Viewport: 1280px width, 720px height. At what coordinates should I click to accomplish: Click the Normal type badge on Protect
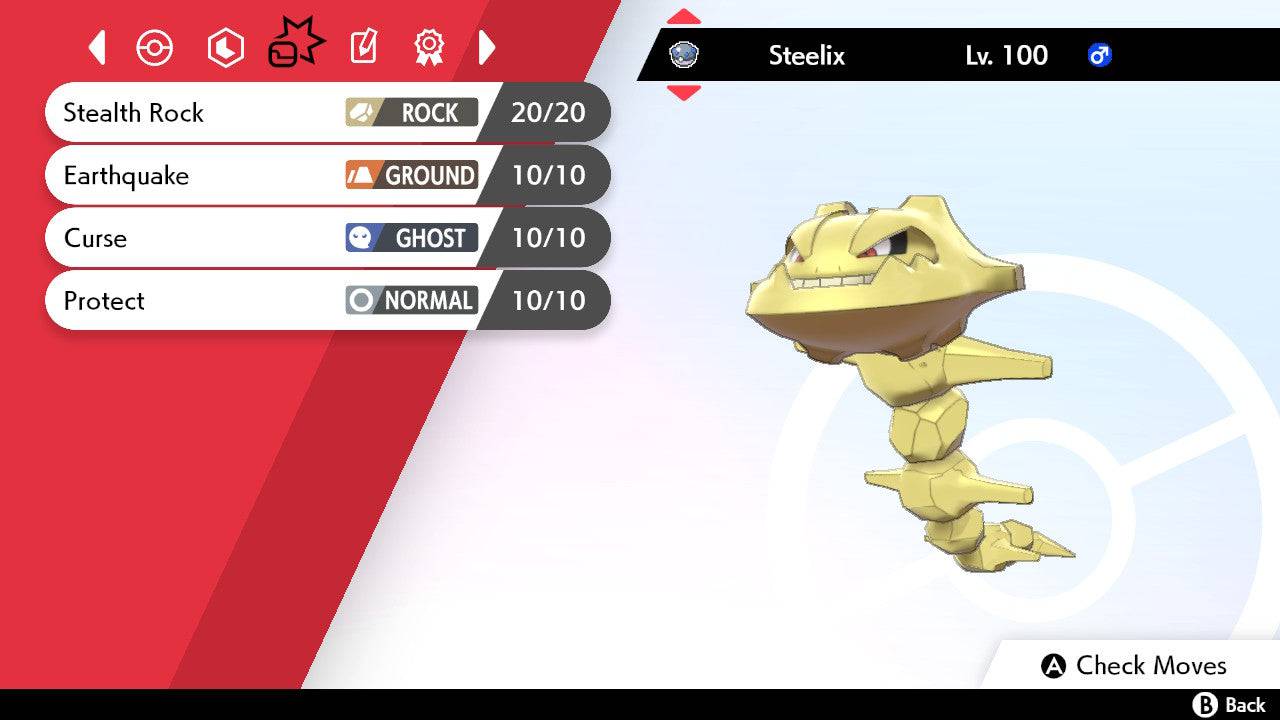coord(411,300)
